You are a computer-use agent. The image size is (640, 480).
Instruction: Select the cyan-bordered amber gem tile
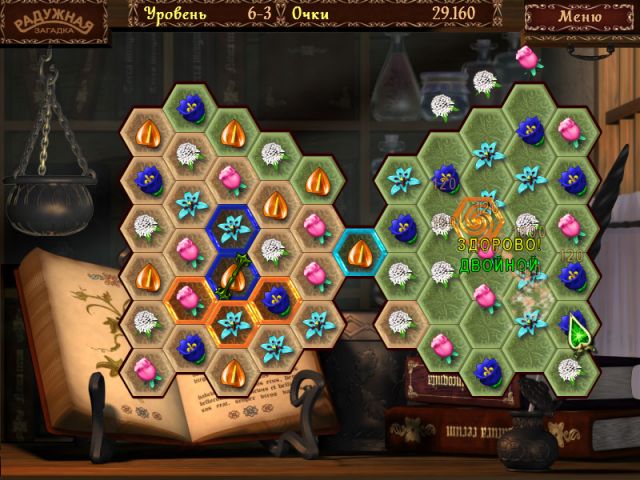pos(360,248)
